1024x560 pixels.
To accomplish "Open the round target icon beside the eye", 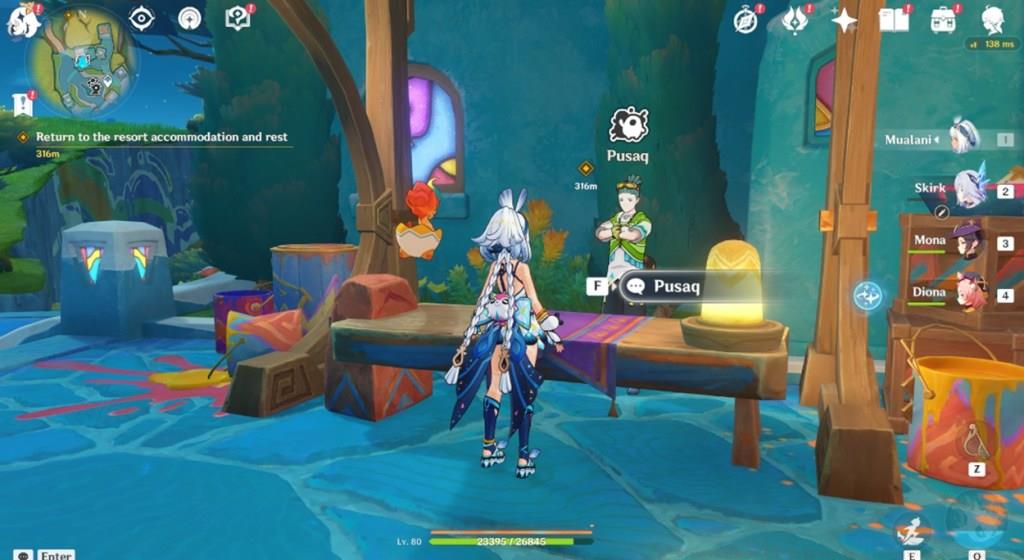I will pyautogui.click(x=189, y=18).
